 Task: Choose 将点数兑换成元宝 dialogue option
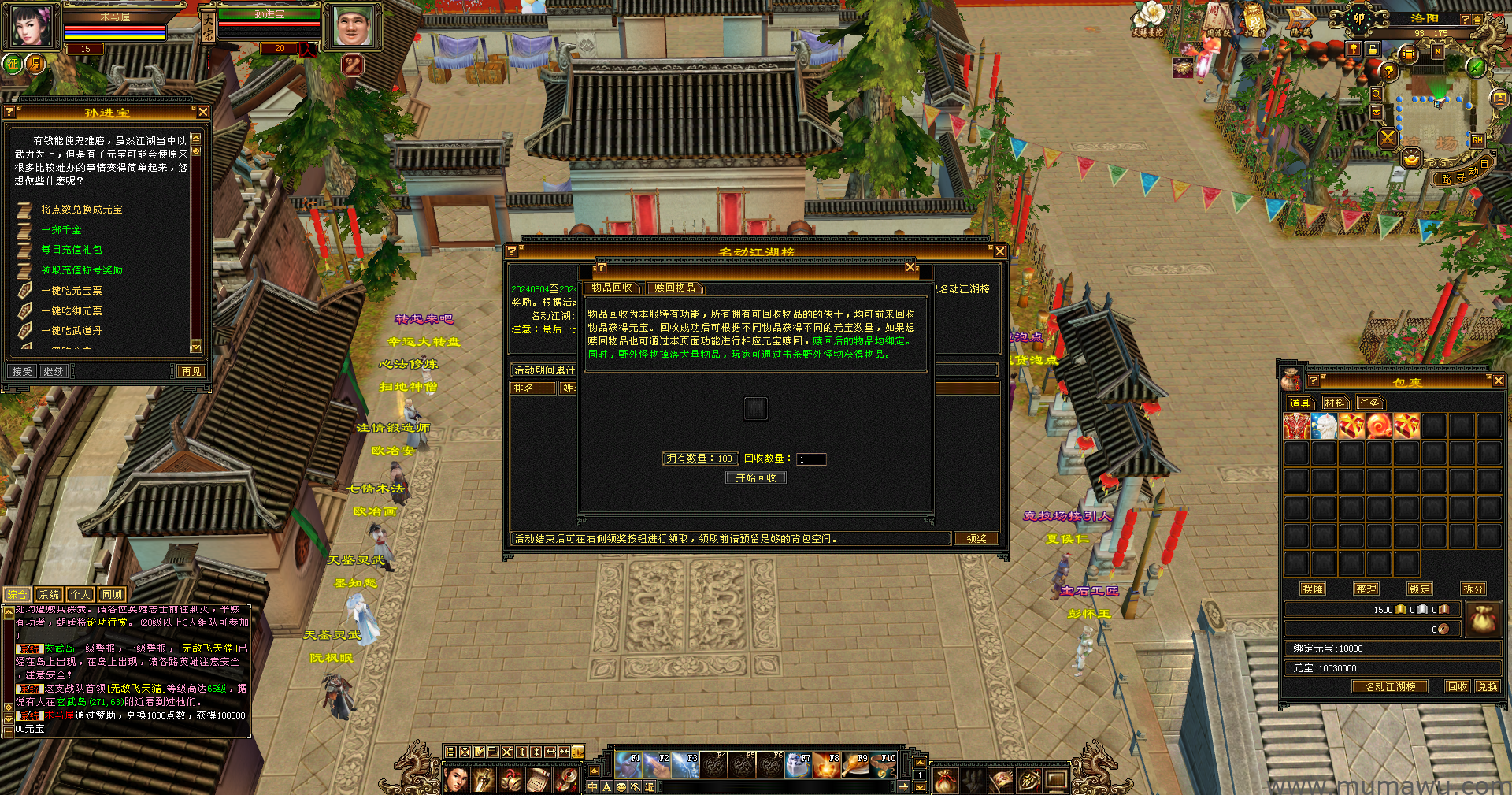(82, 210)
